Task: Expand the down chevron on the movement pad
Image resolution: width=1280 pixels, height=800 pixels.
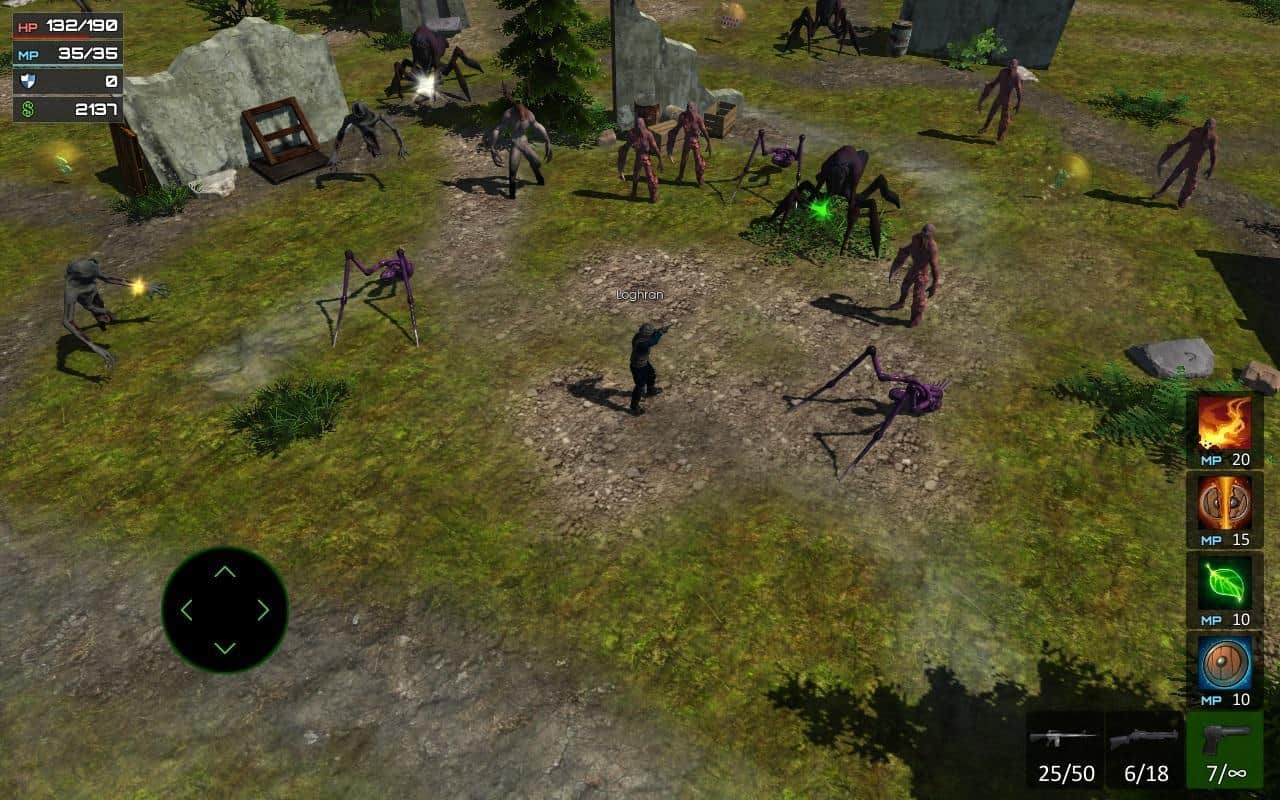Action: [x=223, y=647]
